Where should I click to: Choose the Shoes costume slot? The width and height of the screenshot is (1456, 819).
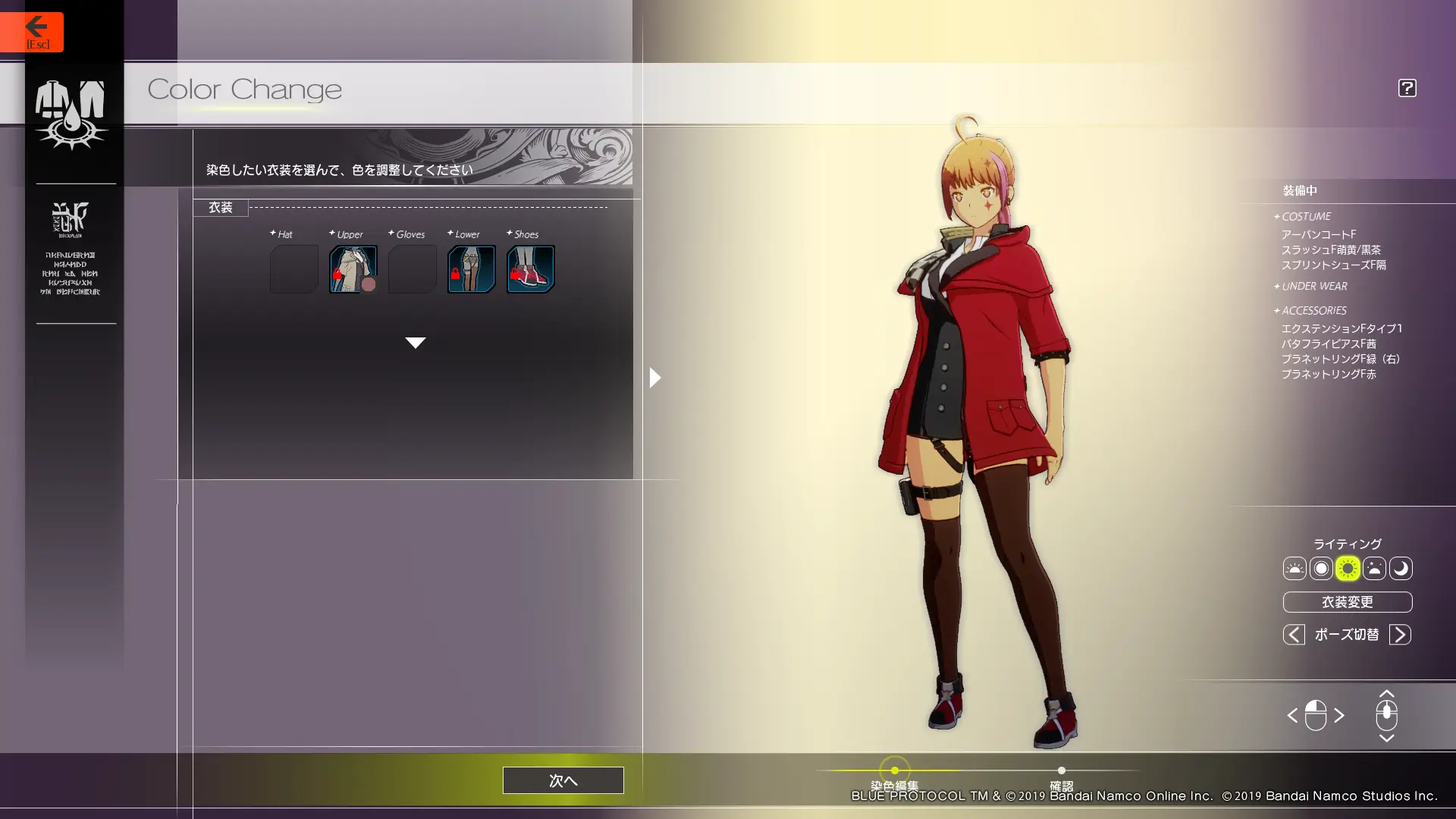pos(530,268)
